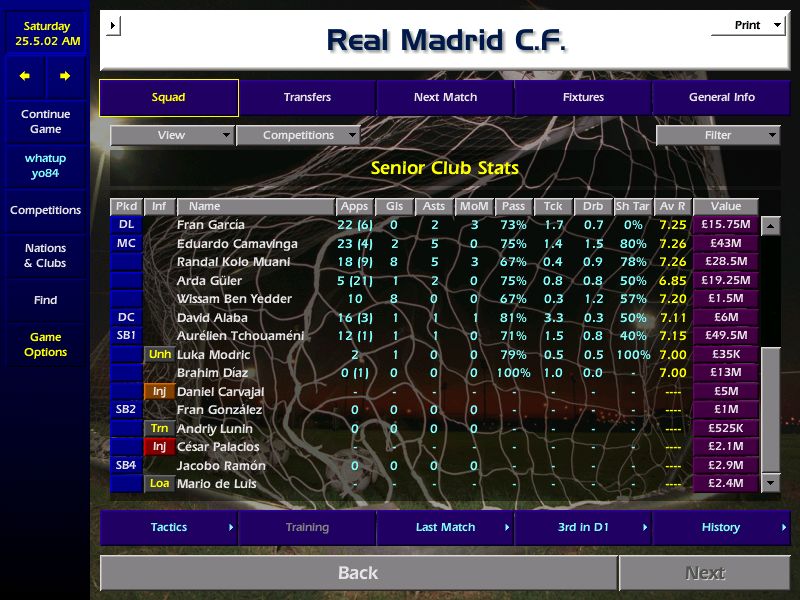The image size is (800, 600).
Task: View the Last Match report
Action: coord(445,527)
